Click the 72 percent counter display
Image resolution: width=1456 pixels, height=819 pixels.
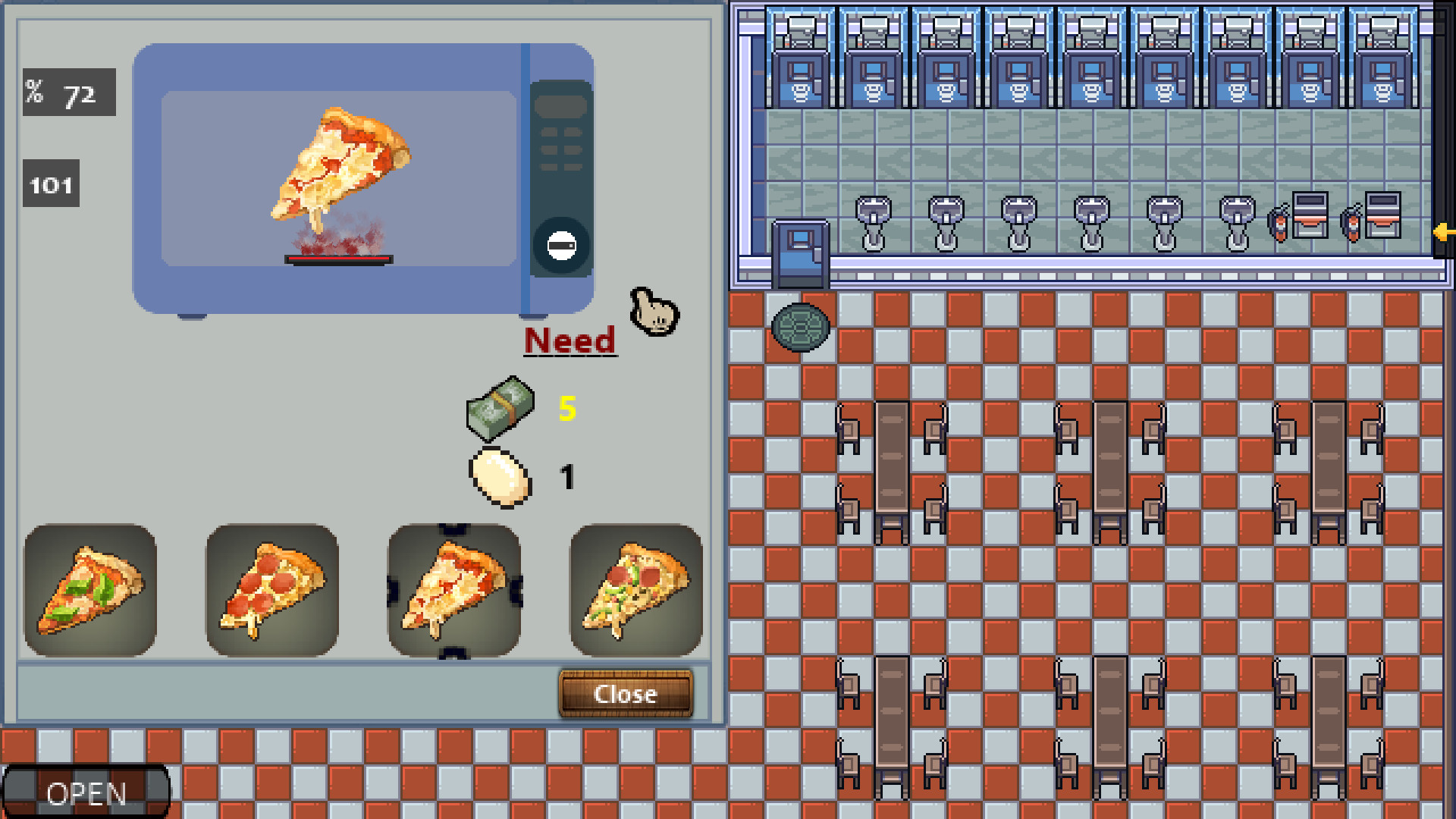tap(68, 94)
